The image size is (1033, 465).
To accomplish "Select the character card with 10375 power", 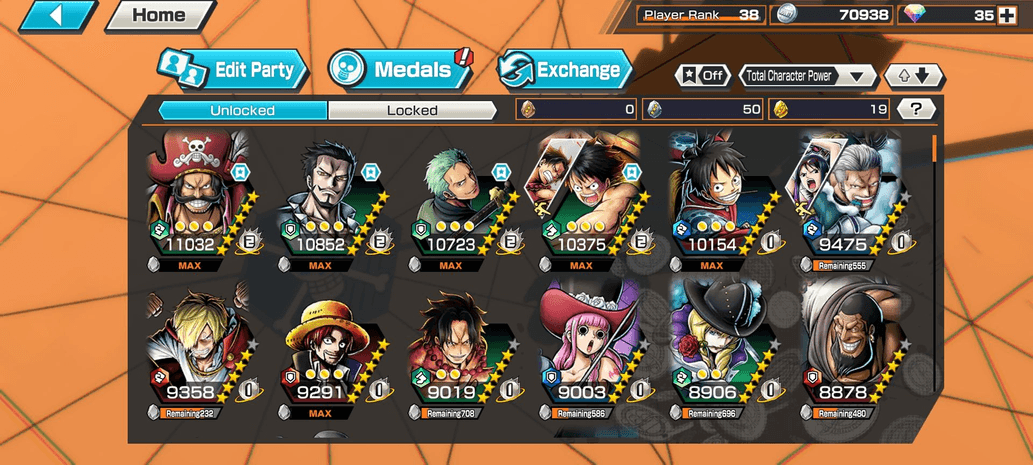I will [x=587, y=200].
